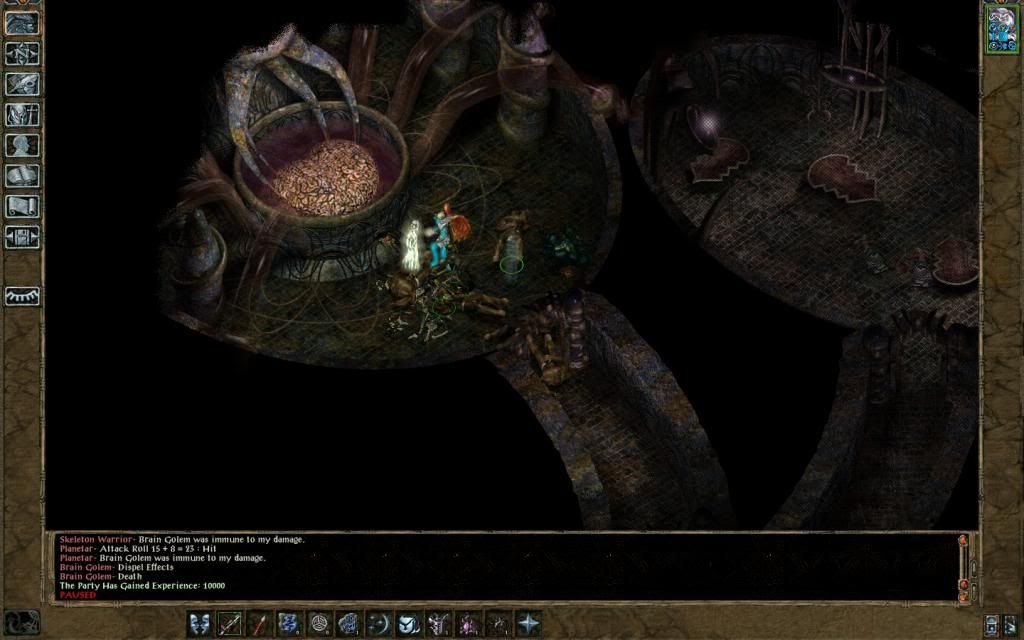This screenshot has height=640, width=1024.
Task: Use the pink figure ability icon
Action: 468,624
